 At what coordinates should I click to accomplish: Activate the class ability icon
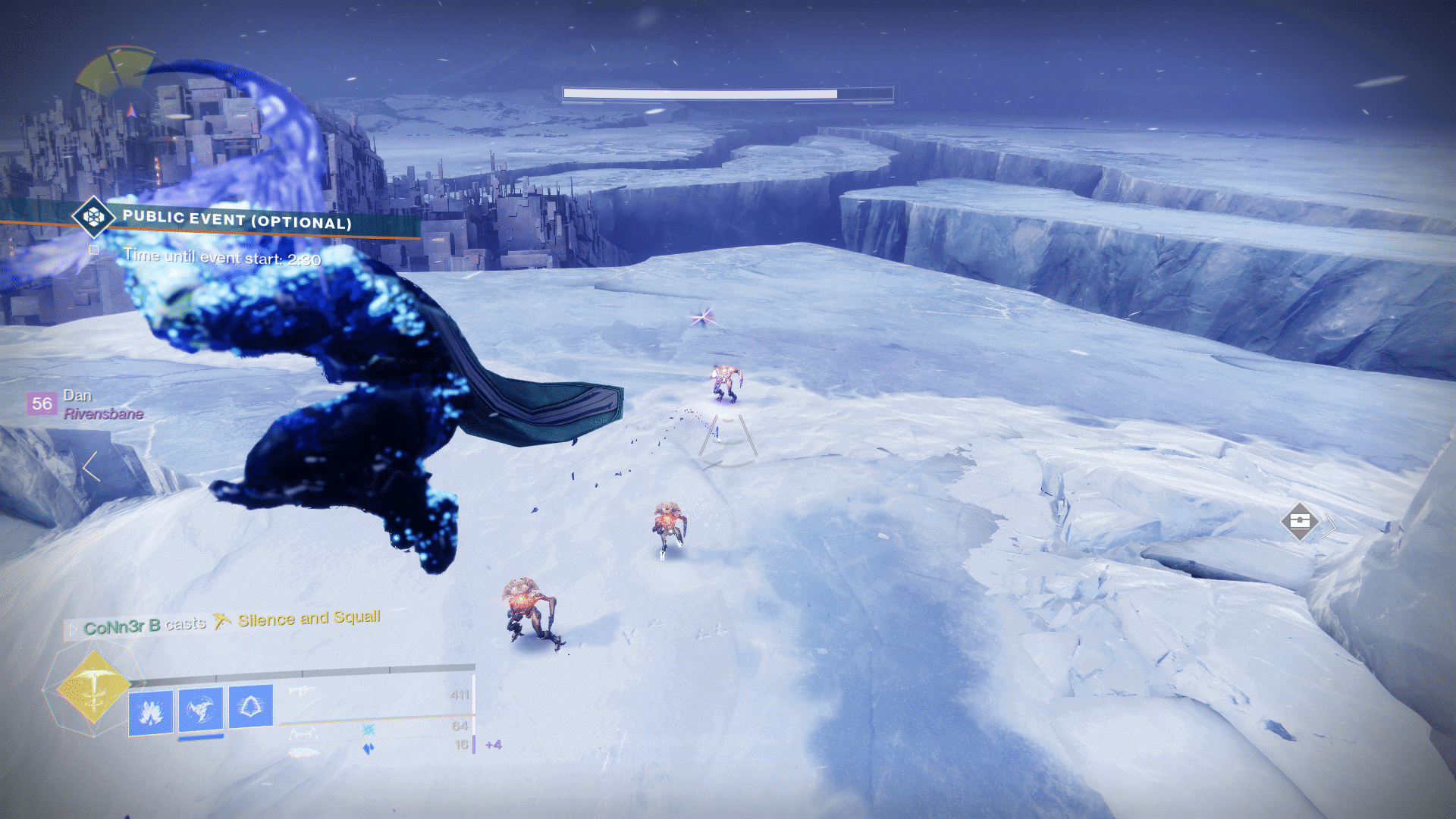click(x=250, y=707)
